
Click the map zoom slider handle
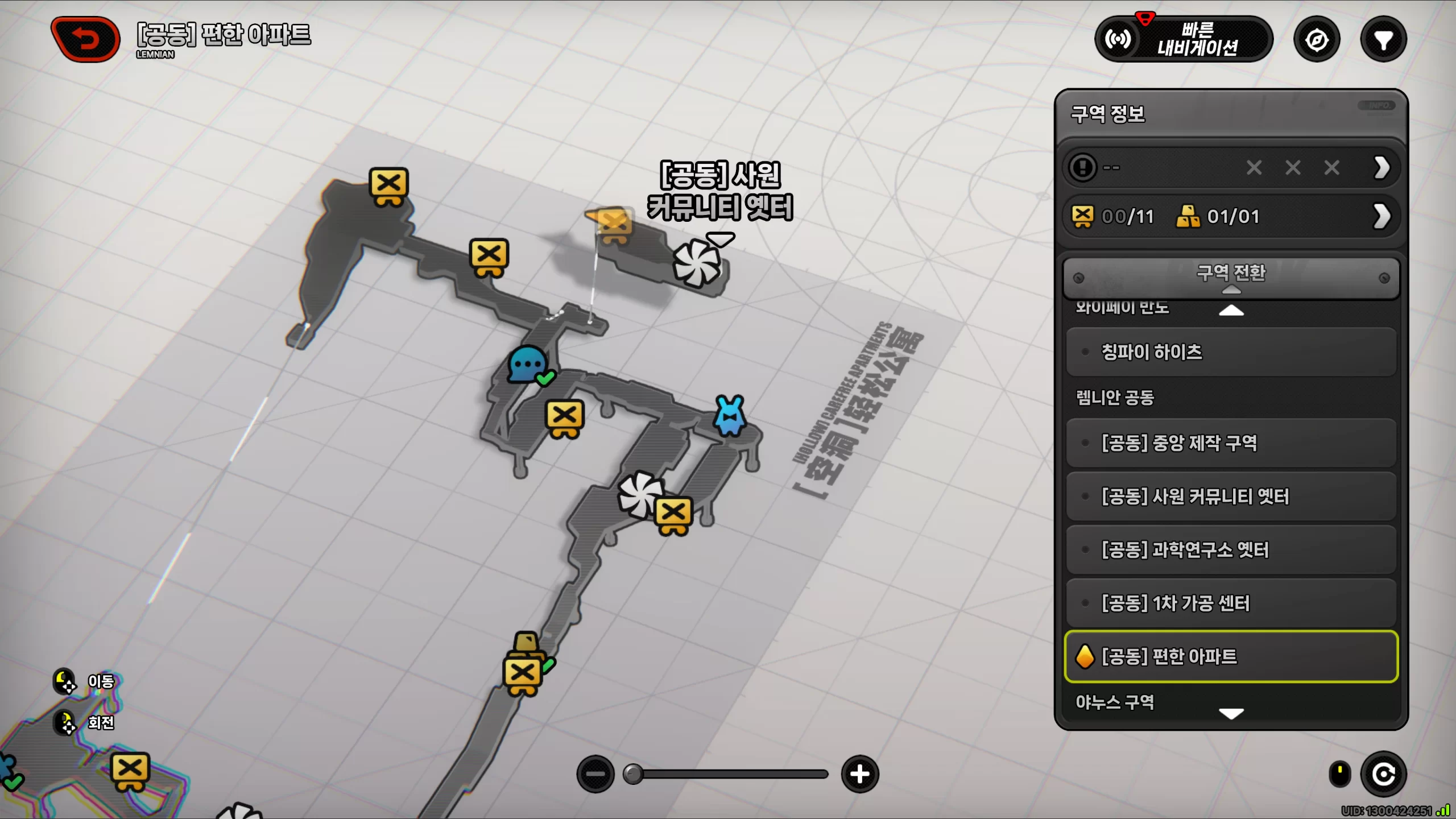click(633, 774)
